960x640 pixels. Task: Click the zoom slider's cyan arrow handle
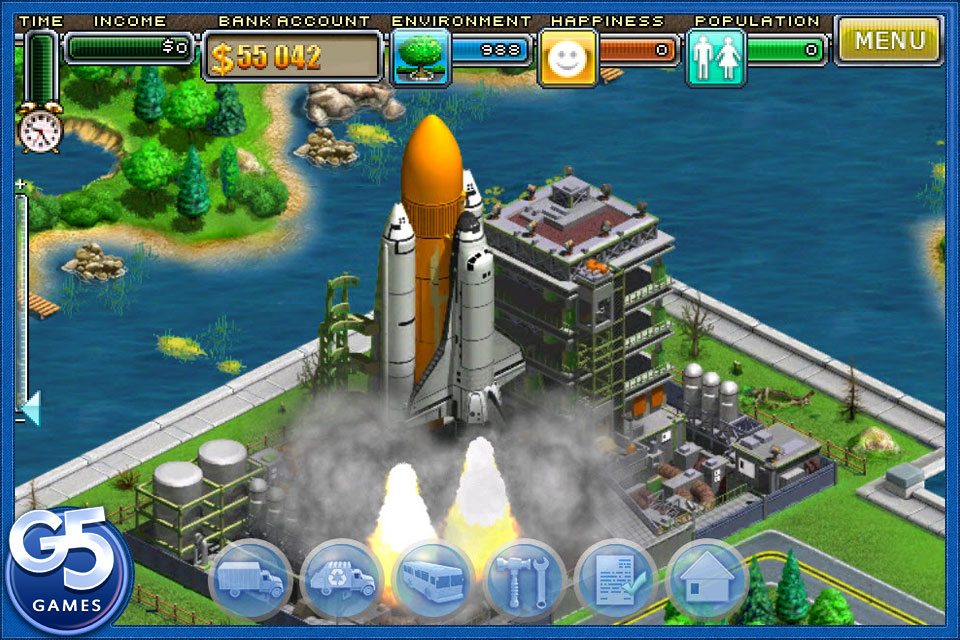(x=30, y=407)
